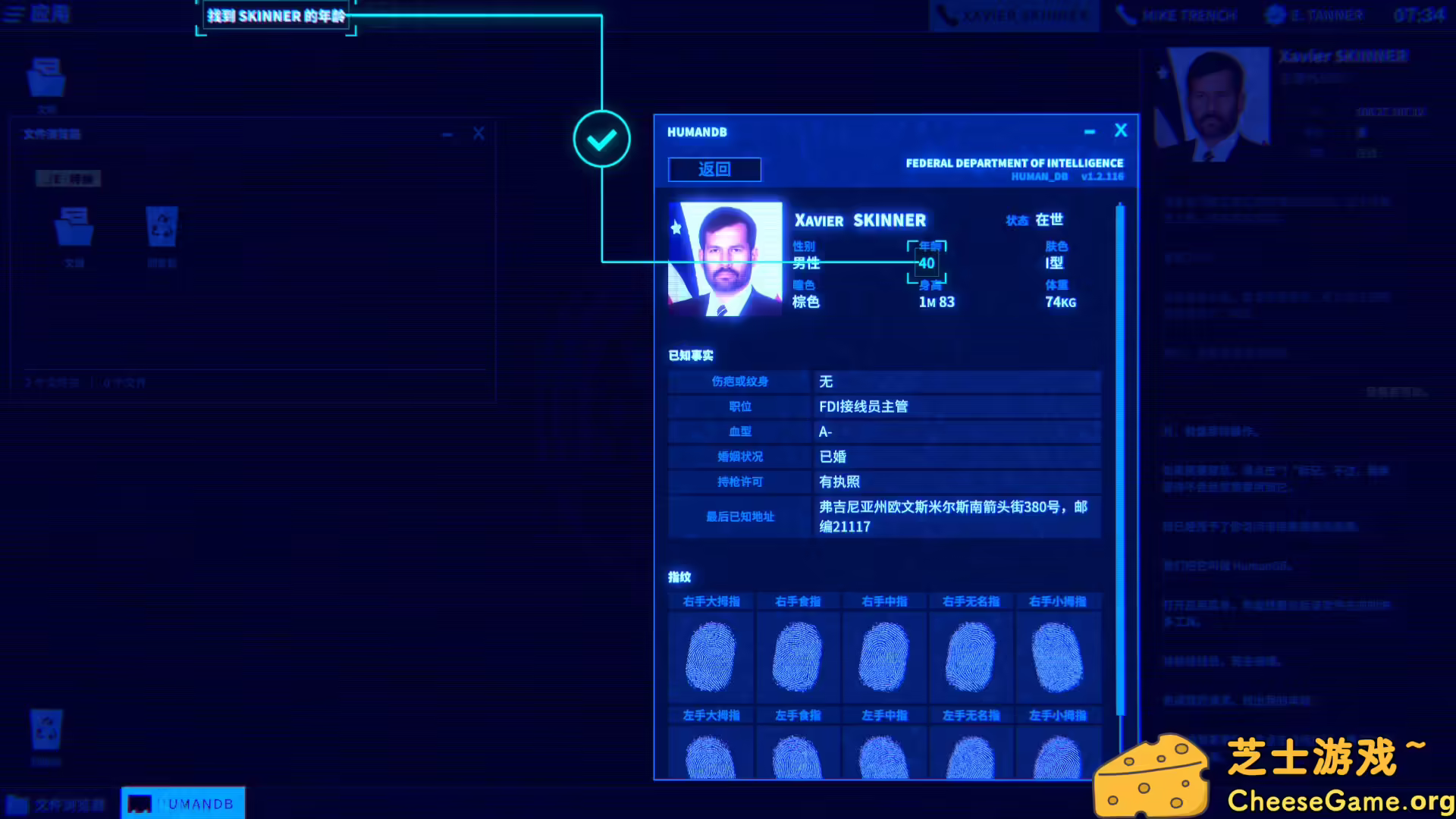Select the highlighted age value 40

pyautogui.click(x=925, y=263)
